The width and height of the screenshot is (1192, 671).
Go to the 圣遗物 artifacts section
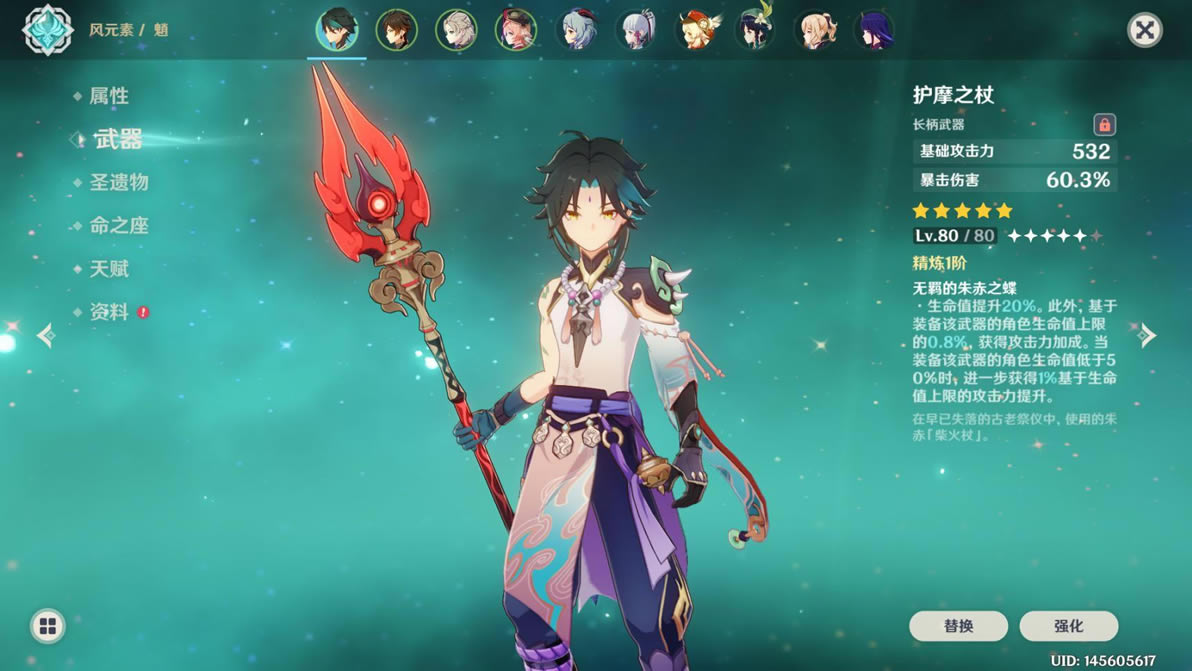[x=118, y=182]
